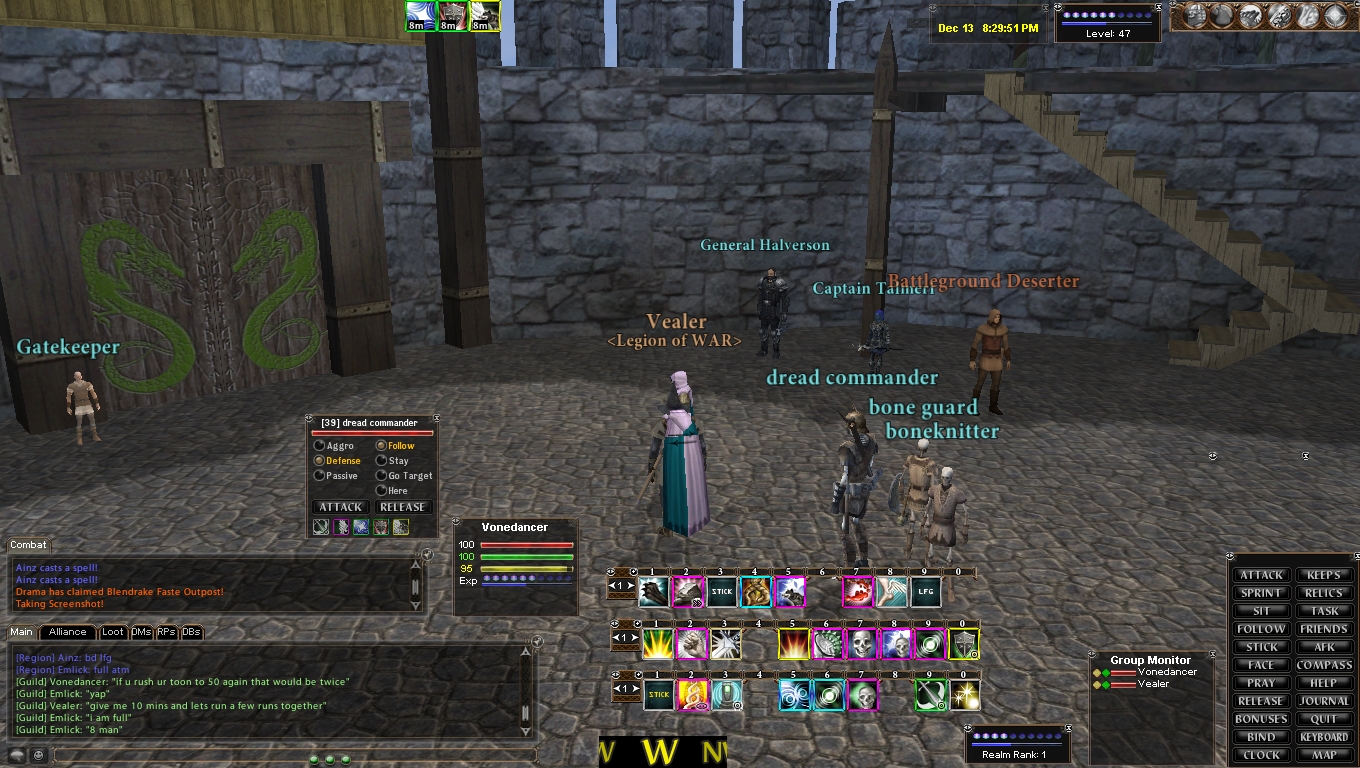Order the pet to Stay
1360x768 pixels.
382,461
